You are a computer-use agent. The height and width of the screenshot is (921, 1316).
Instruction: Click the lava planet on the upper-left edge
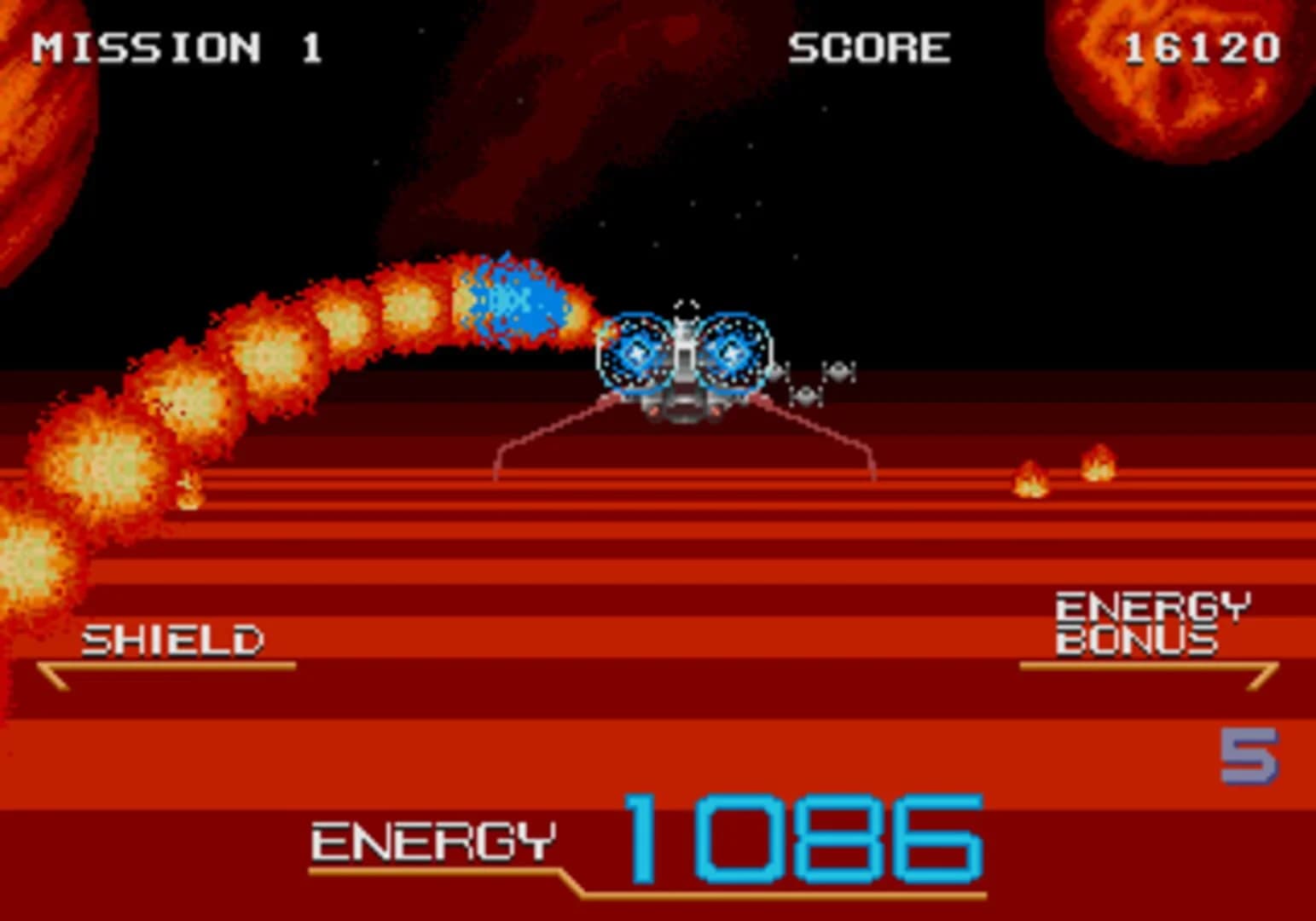click(x=43, y=136)
